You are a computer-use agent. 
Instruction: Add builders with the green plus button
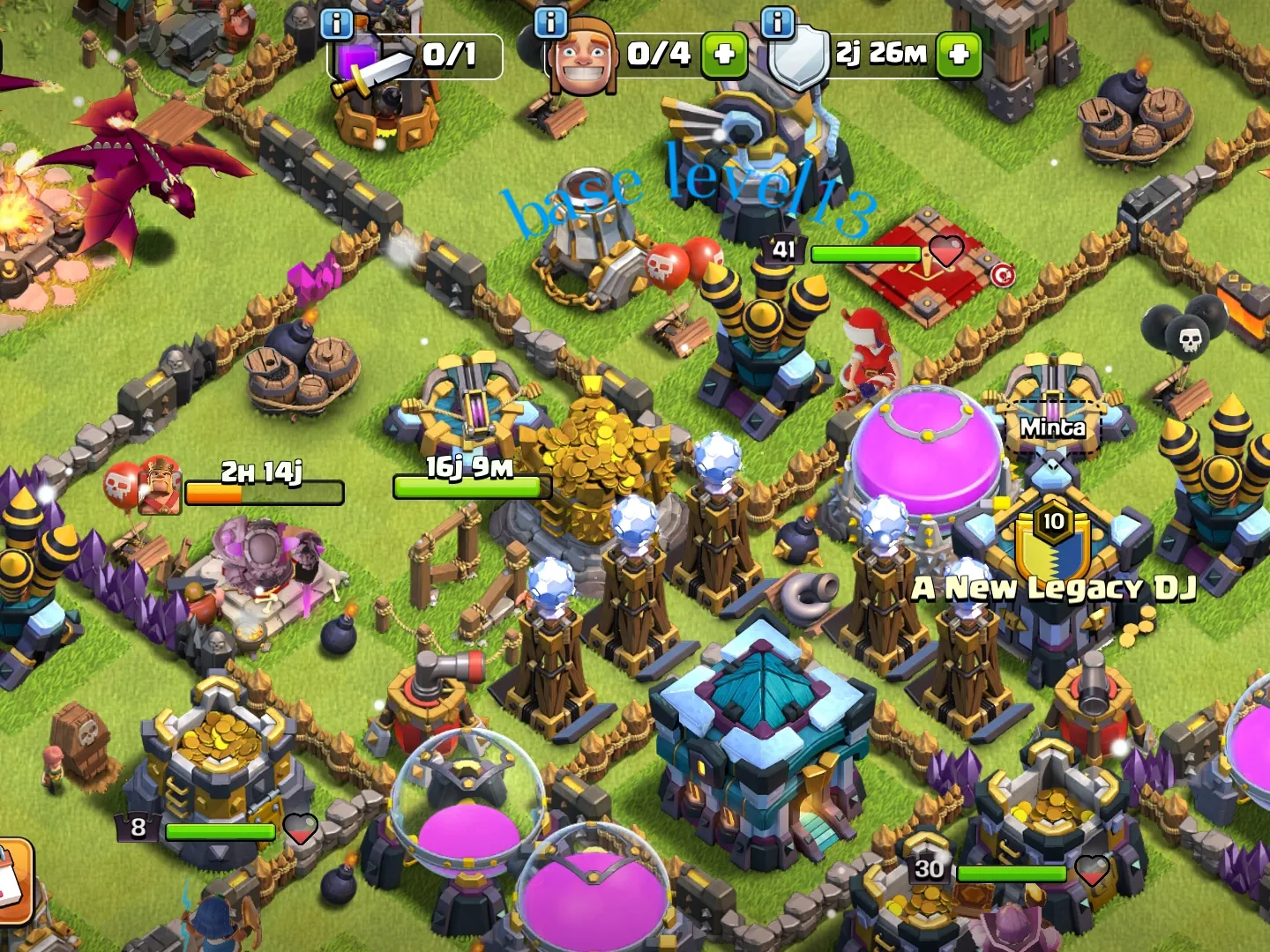(724, 55)
